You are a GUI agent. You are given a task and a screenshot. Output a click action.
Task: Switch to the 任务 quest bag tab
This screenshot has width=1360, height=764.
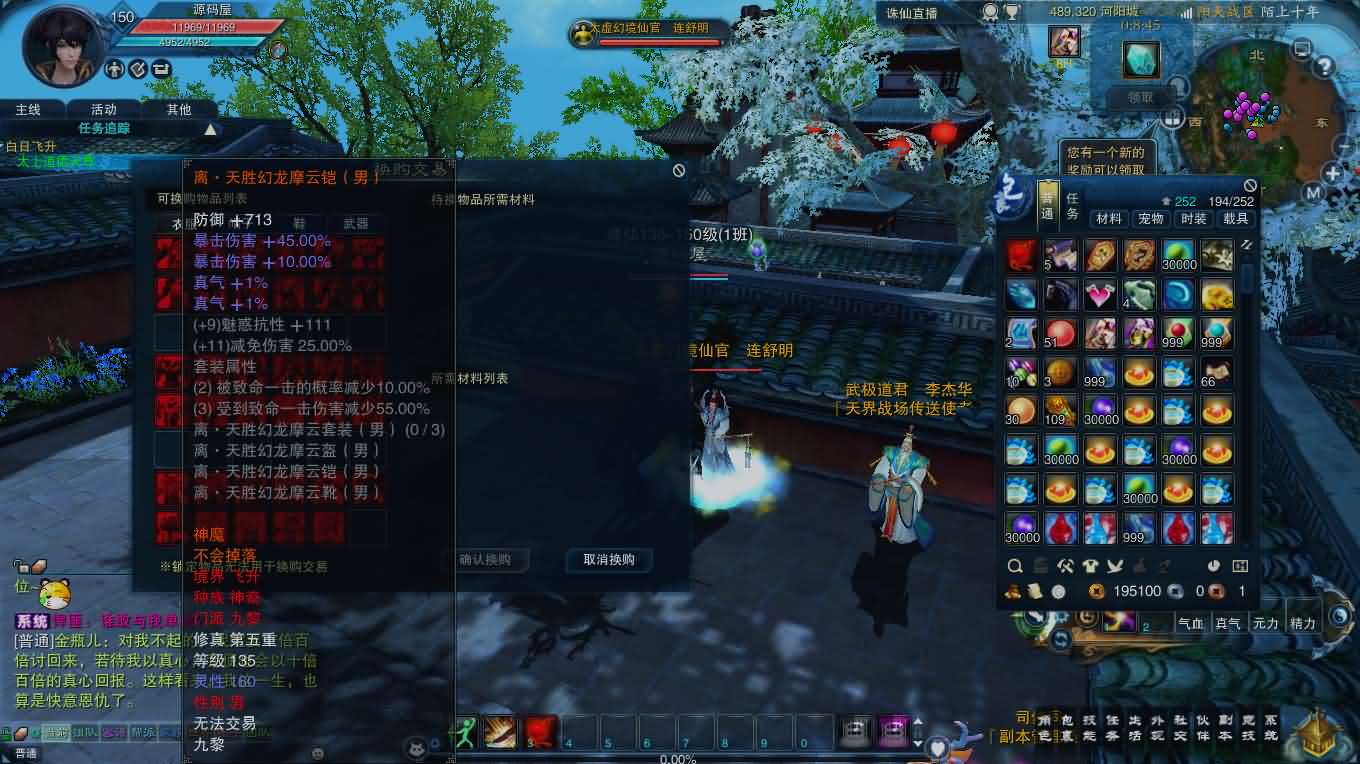click(1071, 206)
